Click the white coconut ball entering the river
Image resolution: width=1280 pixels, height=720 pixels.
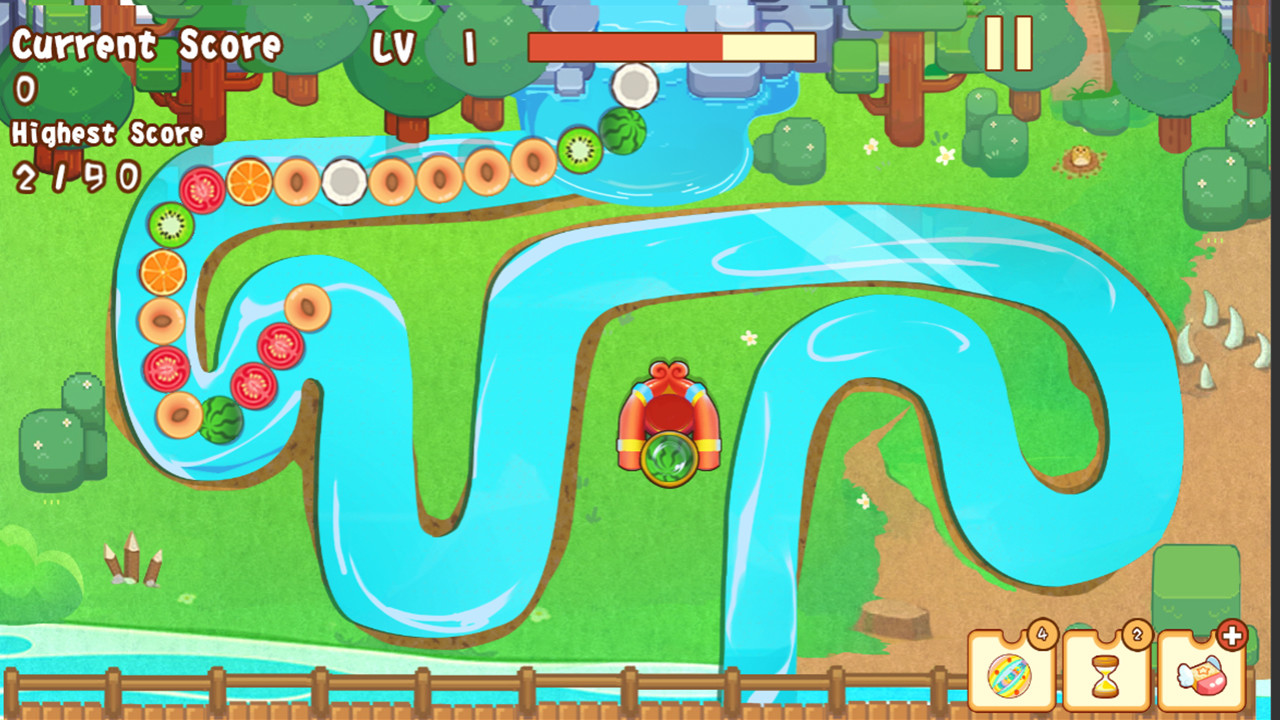pos(633,87)
